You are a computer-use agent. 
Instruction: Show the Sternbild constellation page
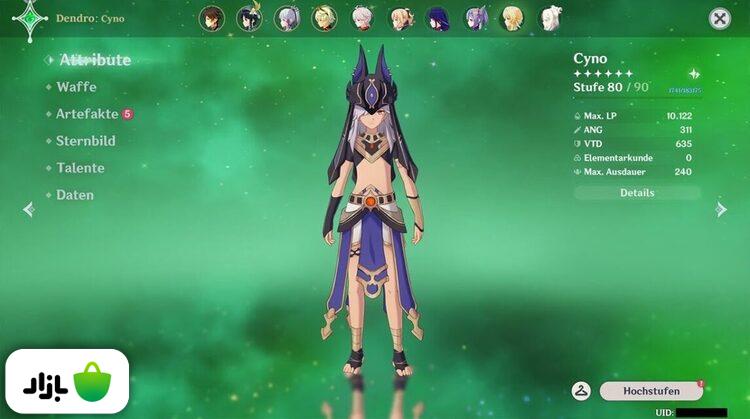(x=85, y=141)
